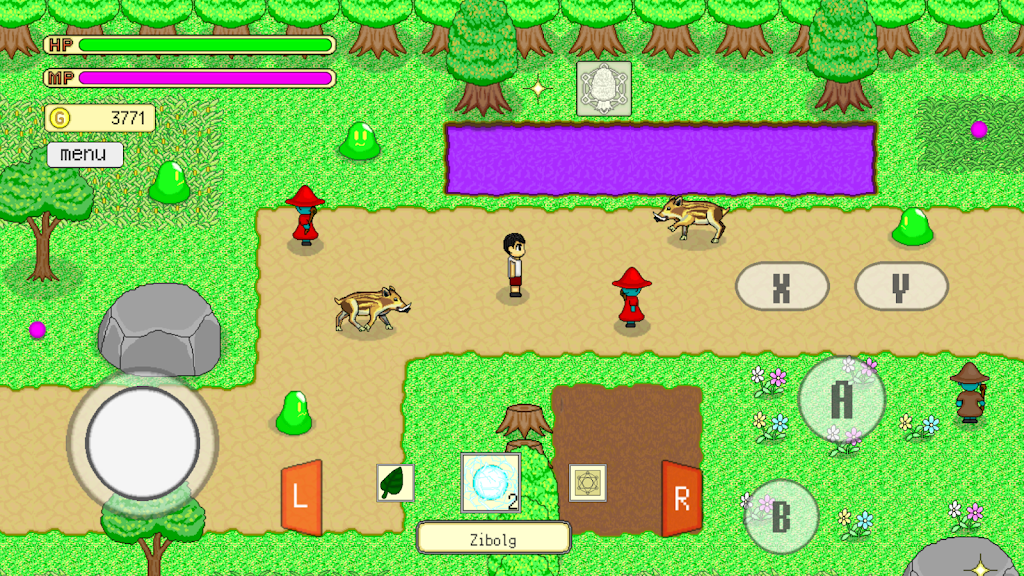The height and width of the screenshot is (576, 1024).
Task: Open the menu button
Action: 85,155
